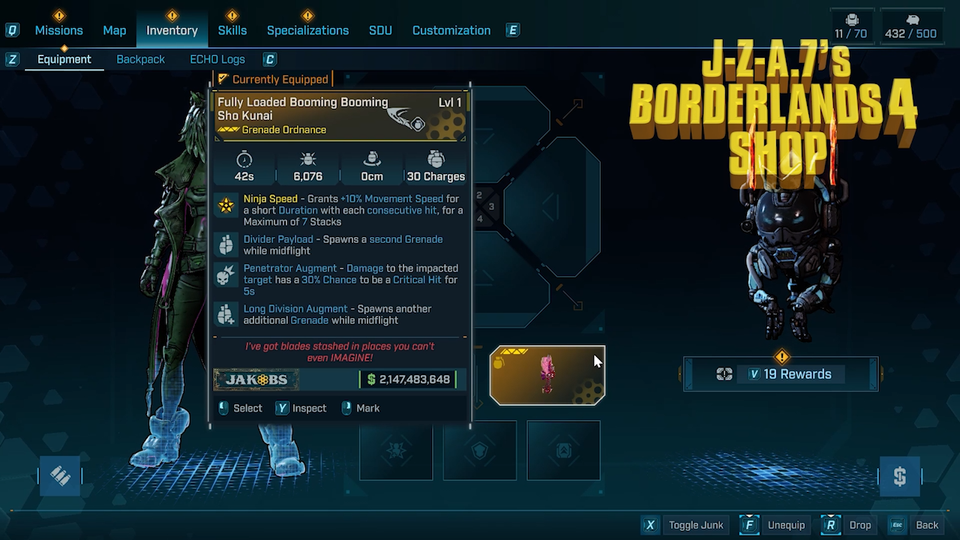The width and height of the screenshot is (960, 540).
Task: Click the striped square icon at bottom left
Action: pyautogui.click(x=60, y=477)
